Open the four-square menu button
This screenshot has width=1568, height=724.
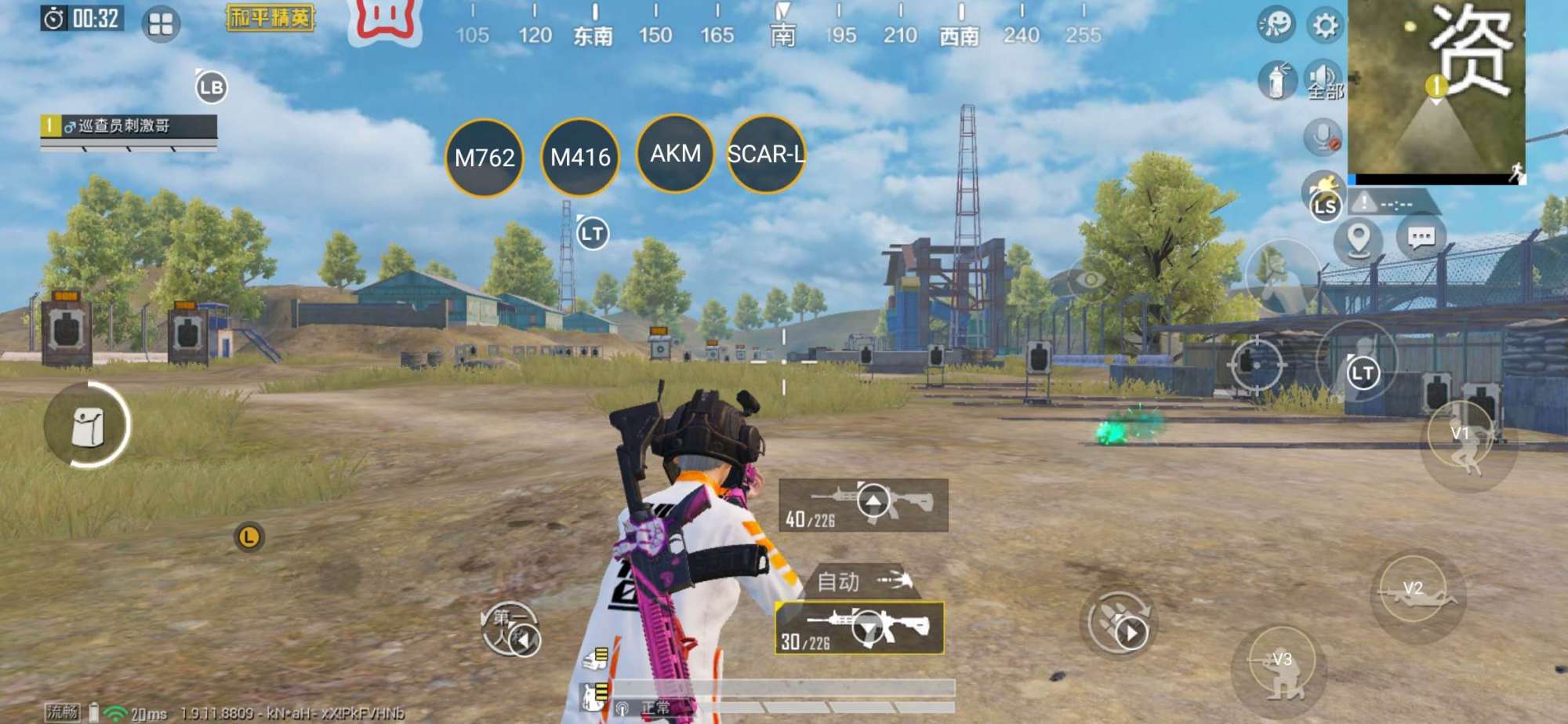(x=161, y=24)
